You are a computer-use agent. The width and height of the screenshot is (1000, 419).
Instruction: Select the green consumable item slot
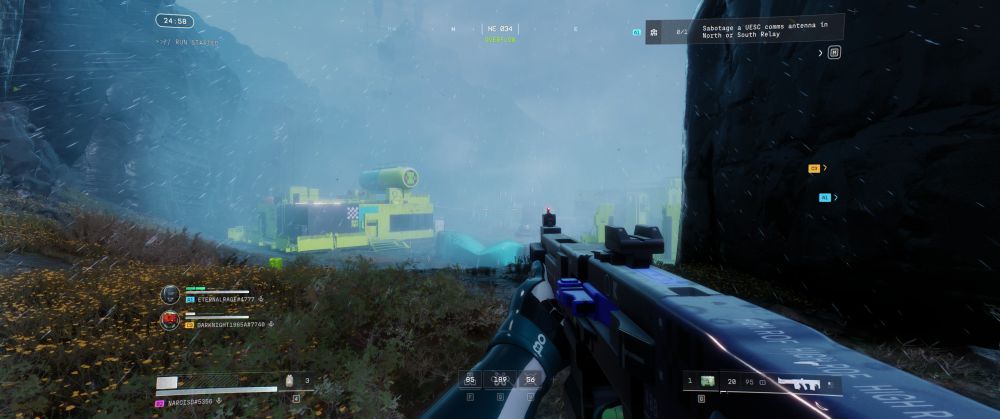pyautogui.click(x=708, y=381)
